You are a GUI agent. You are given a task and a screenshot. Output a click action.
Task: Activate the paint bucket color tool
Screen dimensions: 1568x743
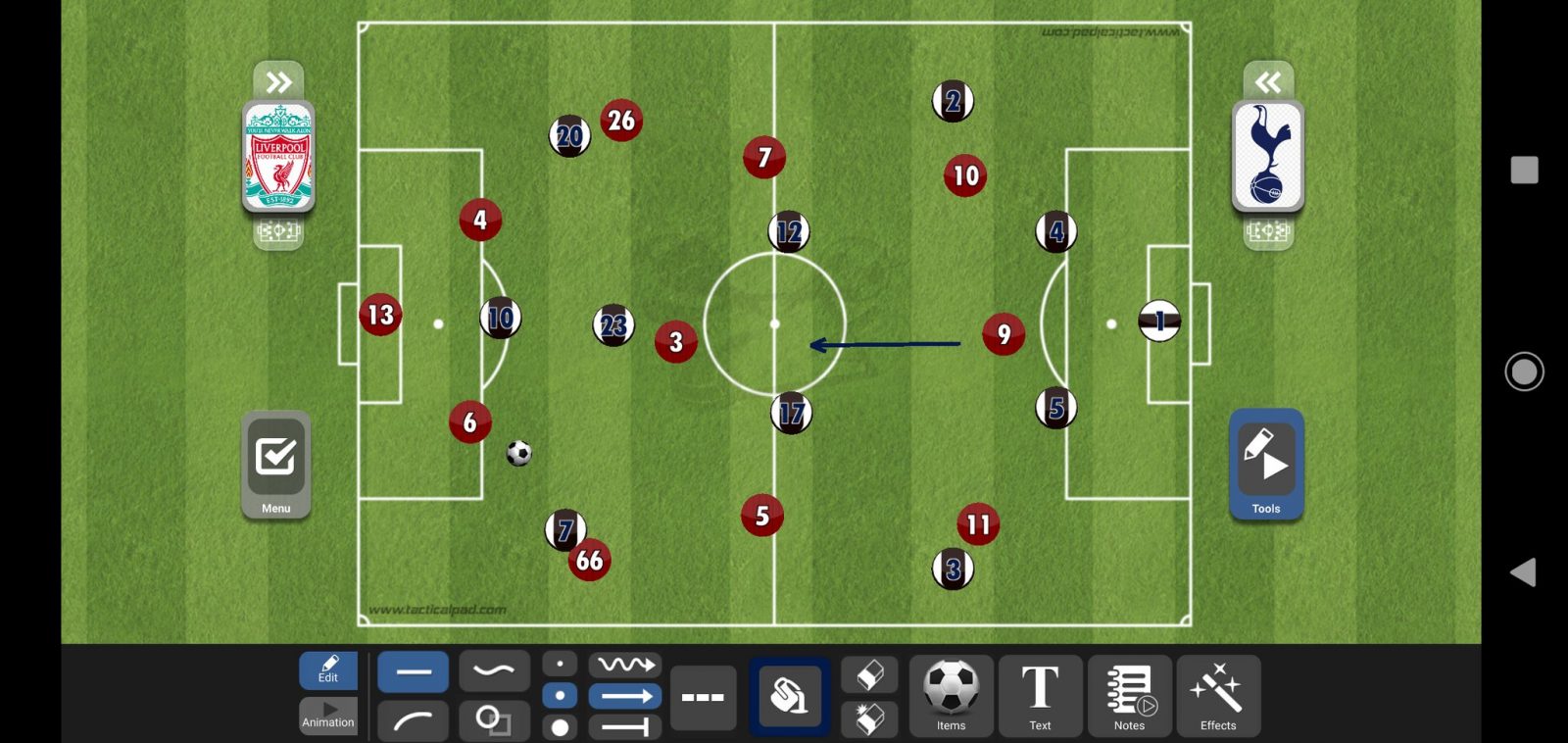(789, 697)
